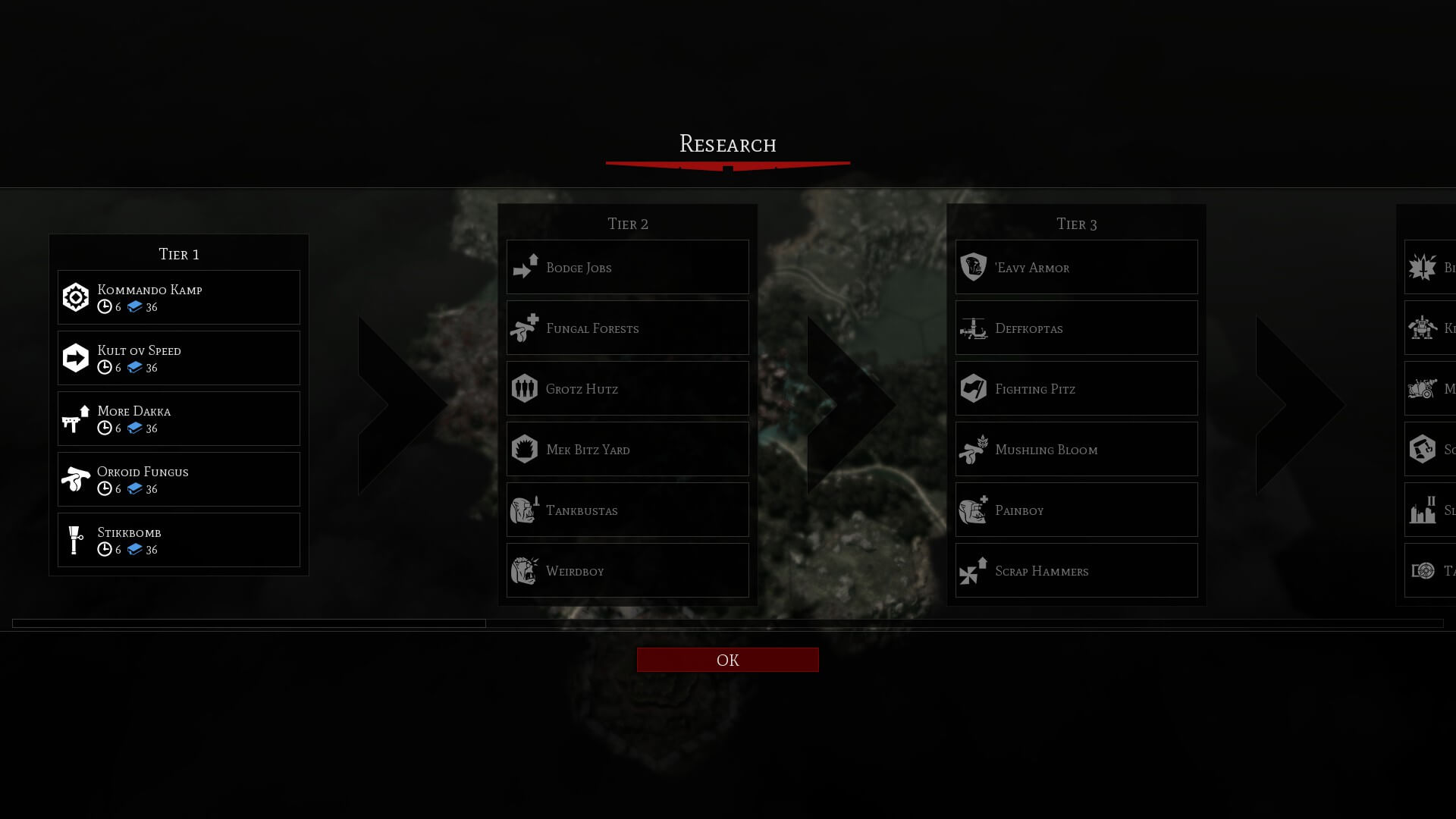1456x819 pixels.
Task: Pick the Orkoid Fungus research
Action: pyautogui.click(x=179, y=479)
